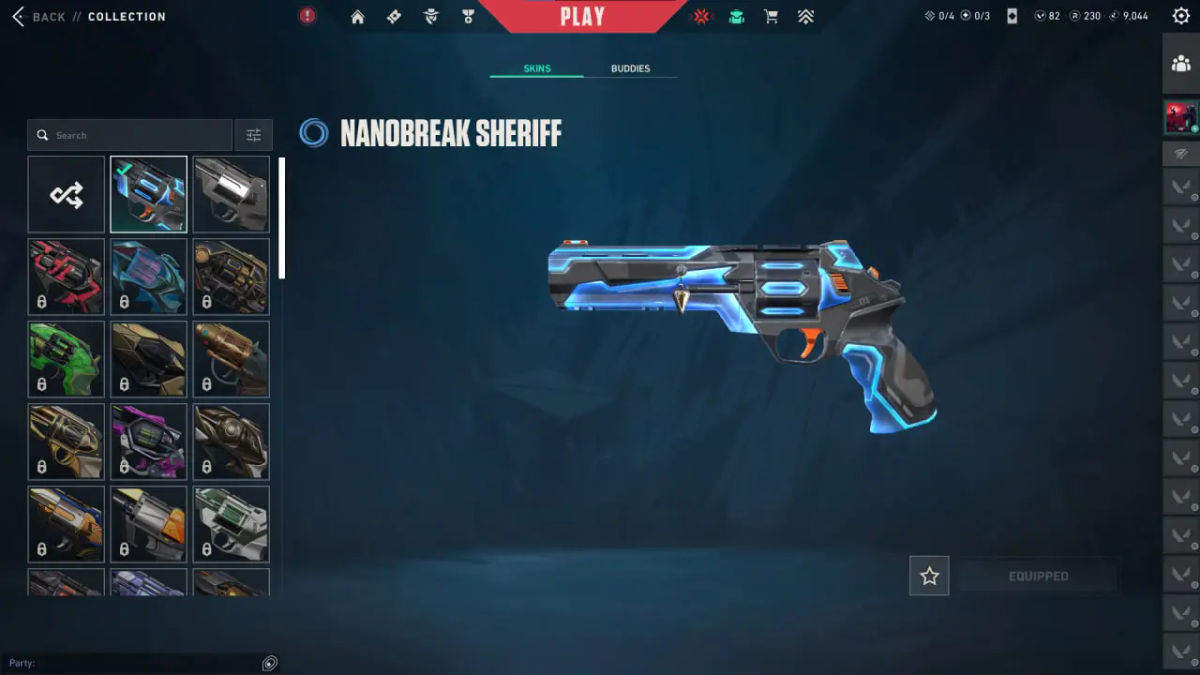This screenshot has width=1200, height=675.
Task: Open the settings gear icon
Action: pos(1180,16)
